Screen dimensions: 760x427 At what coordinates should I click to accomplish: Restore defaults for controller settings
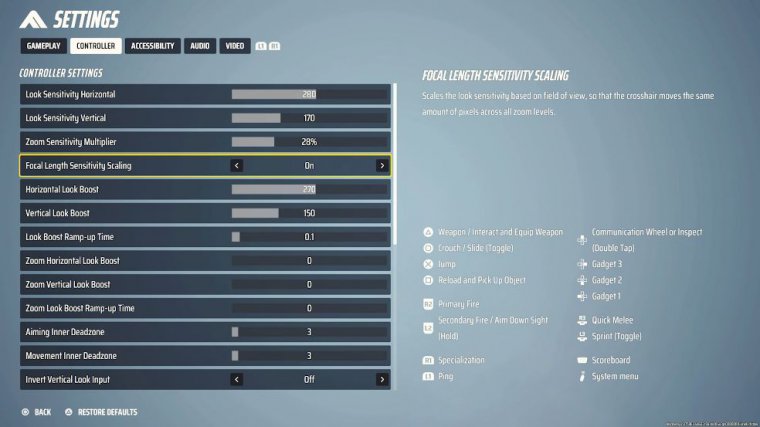102,412
